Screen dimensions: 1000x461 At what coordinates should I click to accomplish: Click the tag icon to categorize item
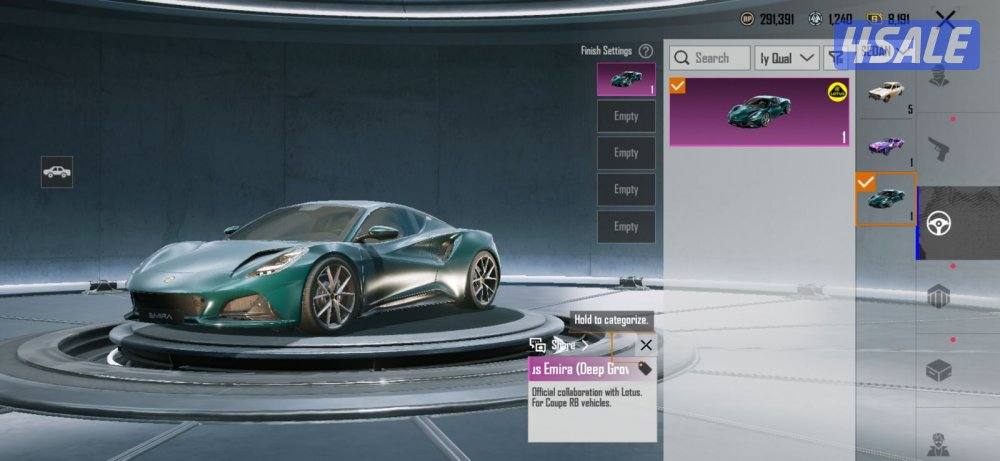[x=645, y=368]
